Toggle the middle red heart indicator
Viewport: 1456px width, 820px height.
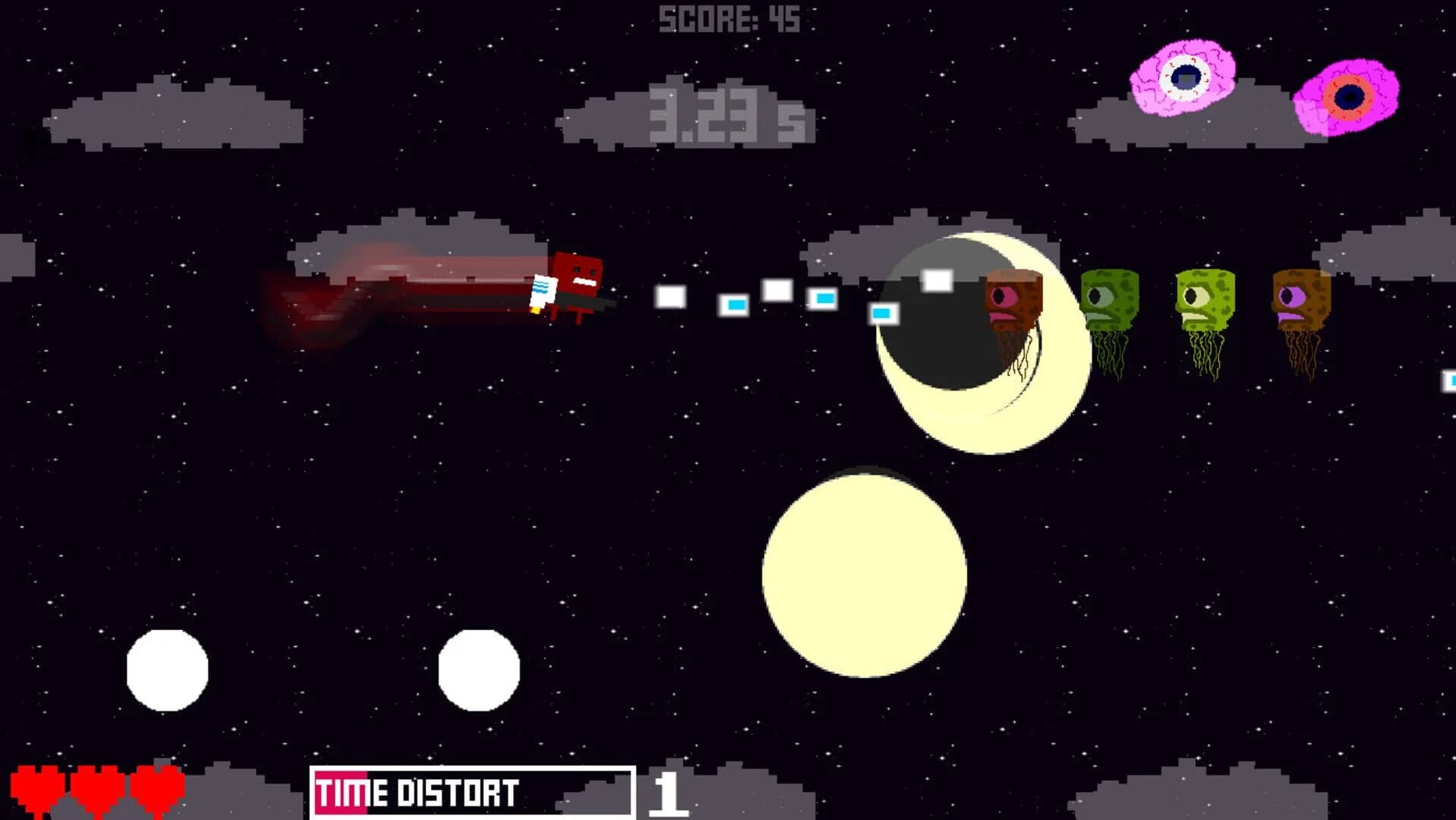(x=99, y=786)
